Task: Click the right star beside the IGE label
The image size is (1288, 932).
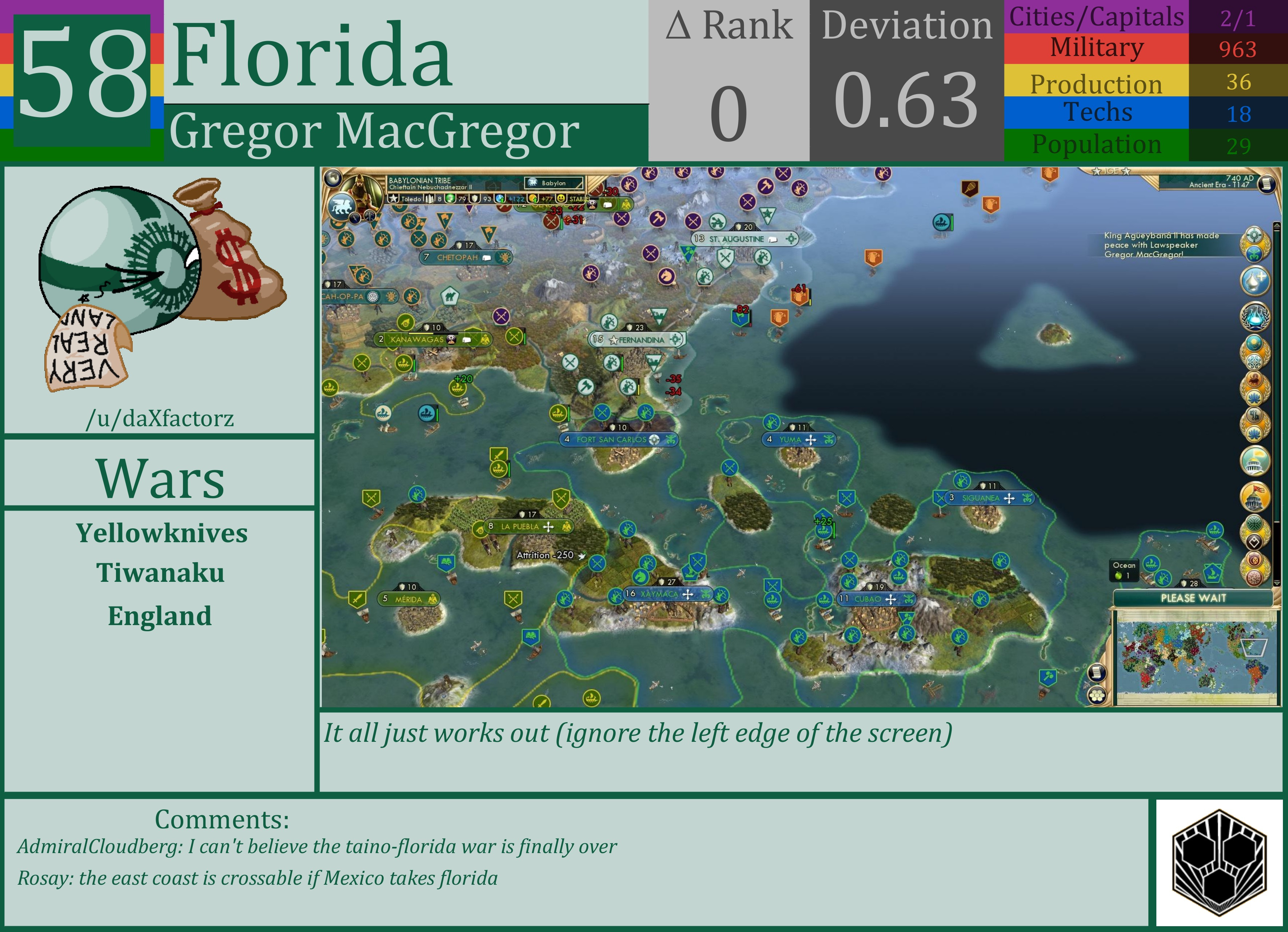Action: (1126, 172)
